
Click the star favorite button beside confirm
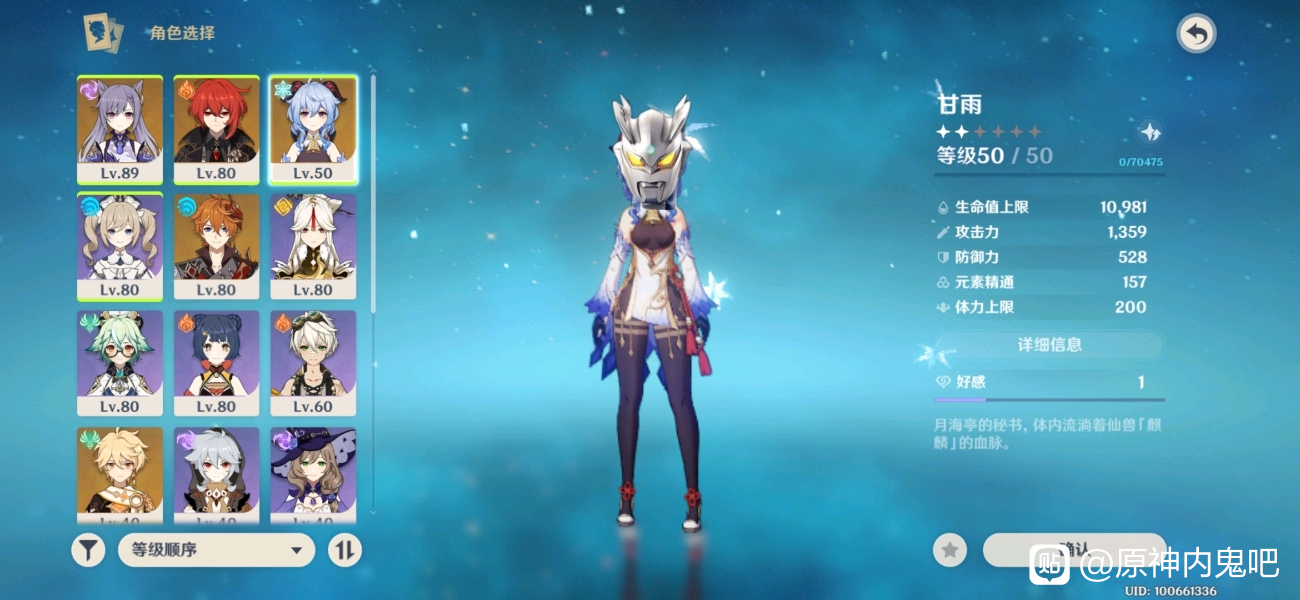click(x=949, y=549)
